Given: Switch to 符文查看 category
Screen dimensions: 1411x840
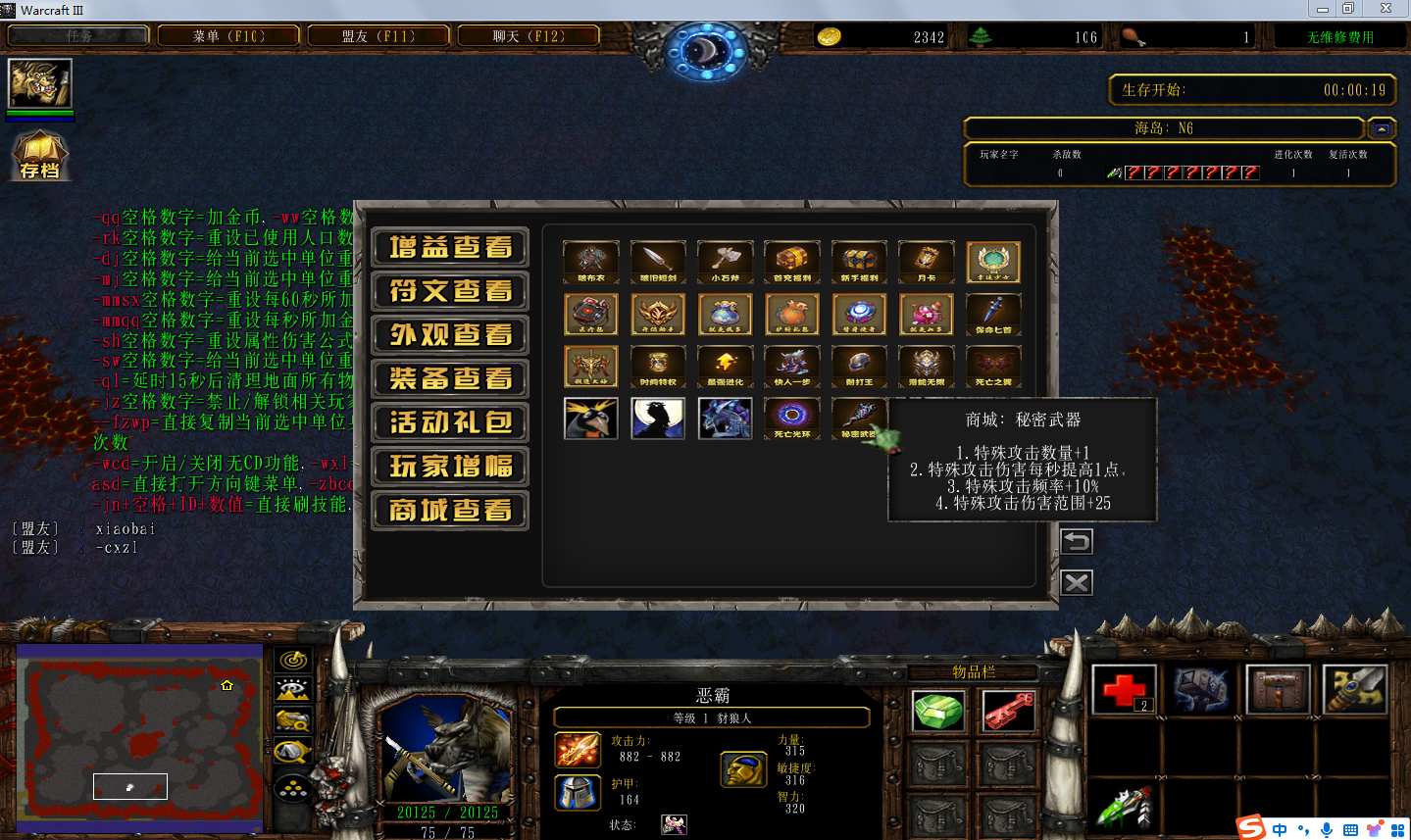Looking at the screenshot, I should pyautogui.click(x=450, y=291).
